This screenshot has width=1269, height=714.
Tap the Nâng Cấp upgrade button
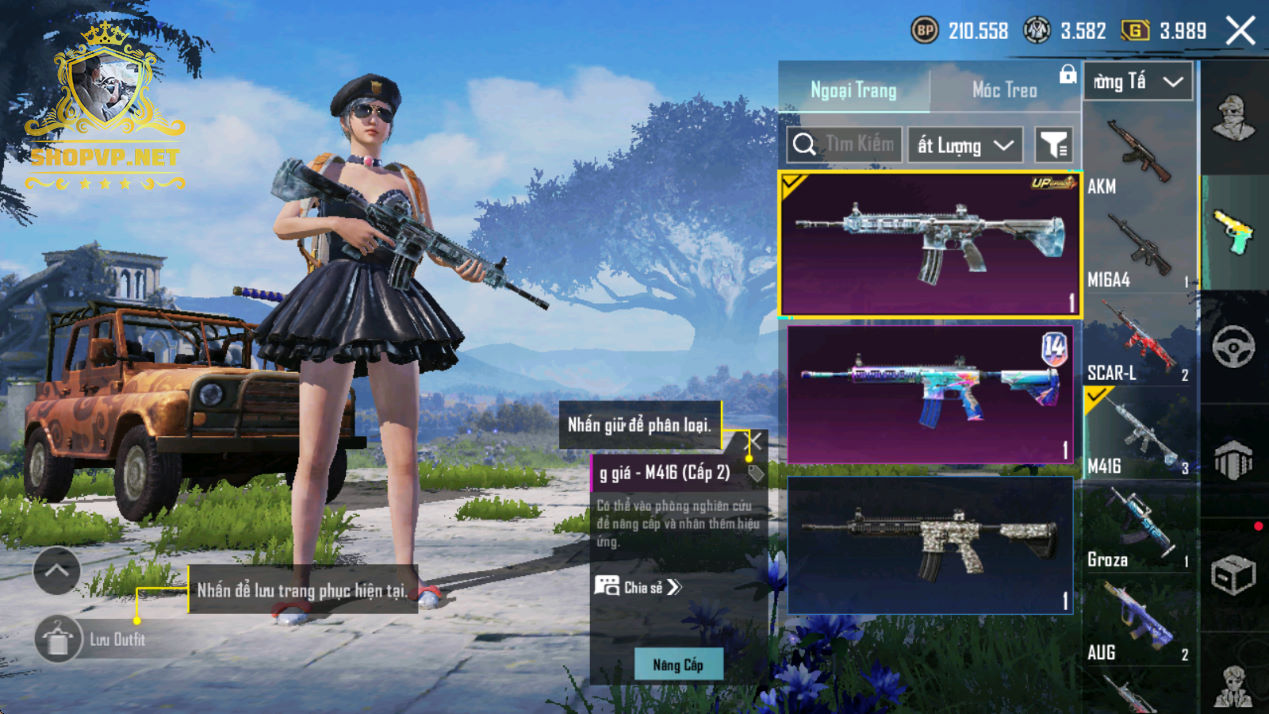point(678,665)
